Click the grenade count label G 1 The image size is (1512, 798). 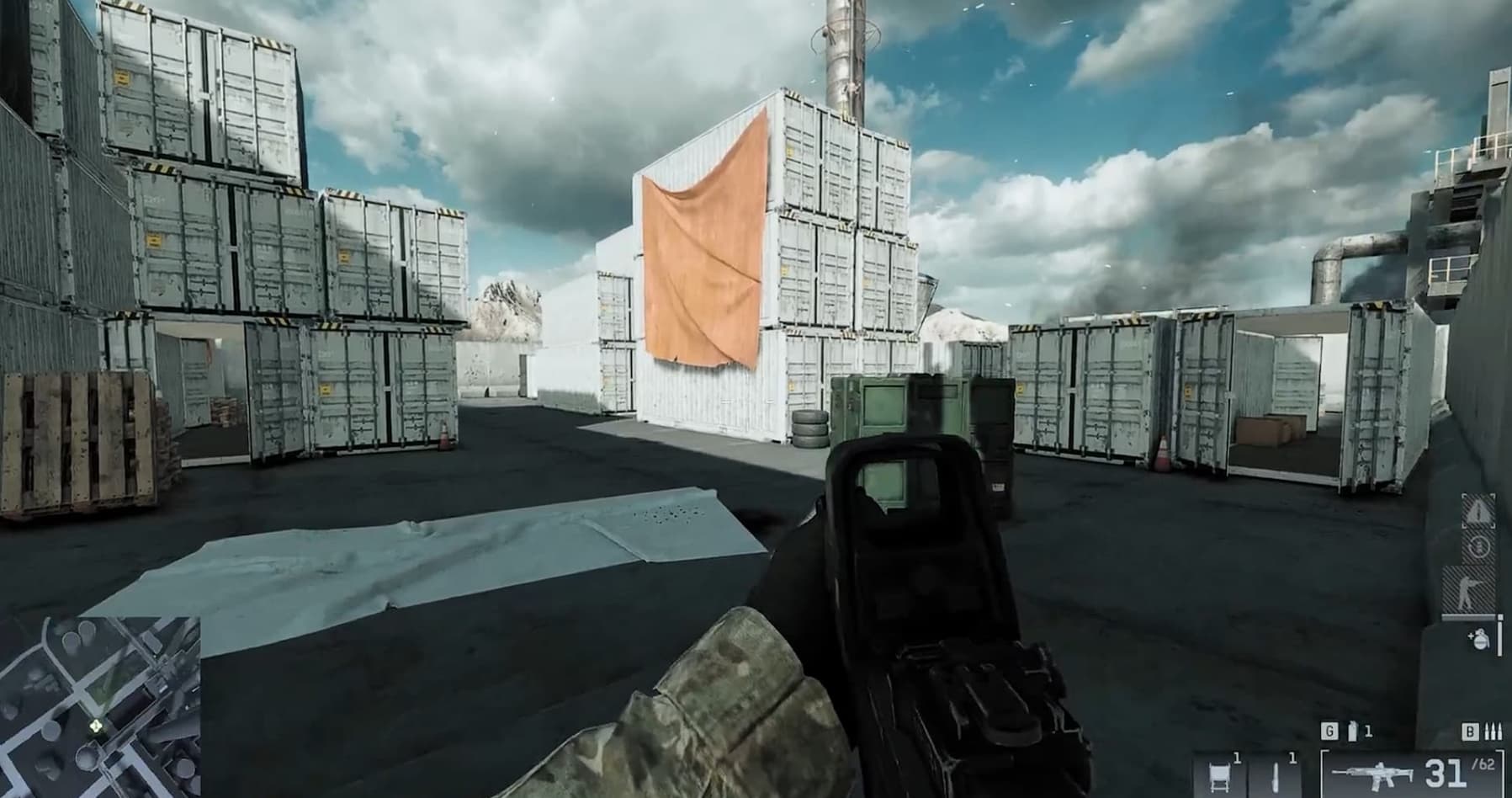[x=1338, y=731]
